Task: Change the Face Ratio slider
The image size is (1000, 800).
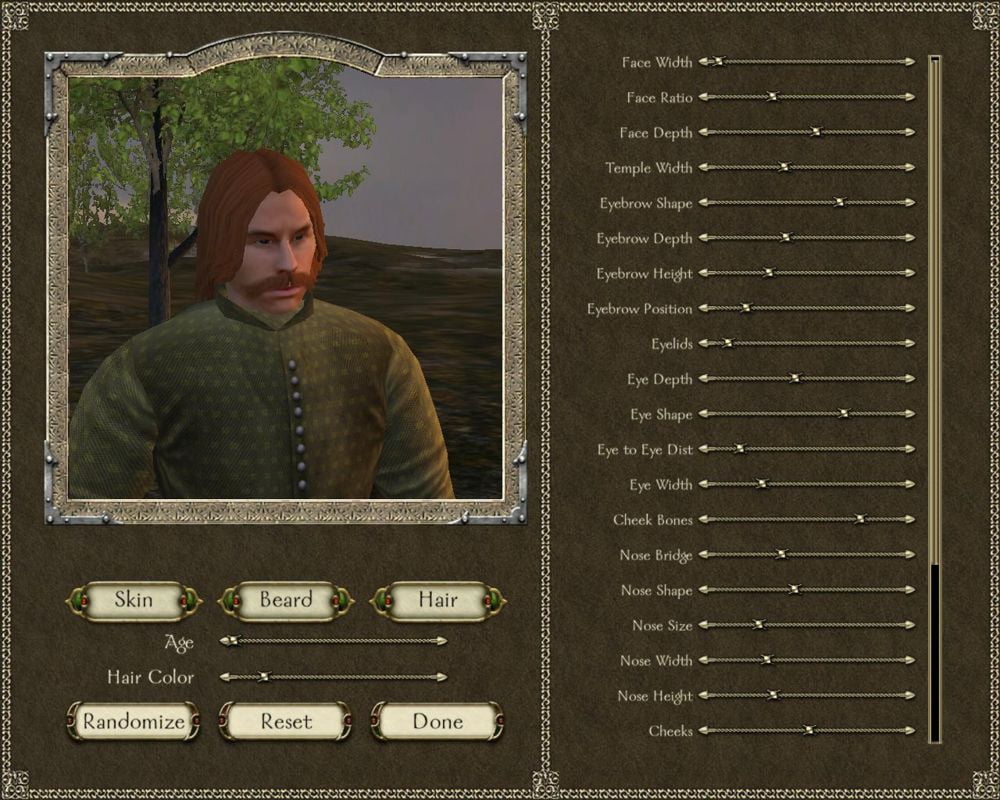Action: (771, 97)
